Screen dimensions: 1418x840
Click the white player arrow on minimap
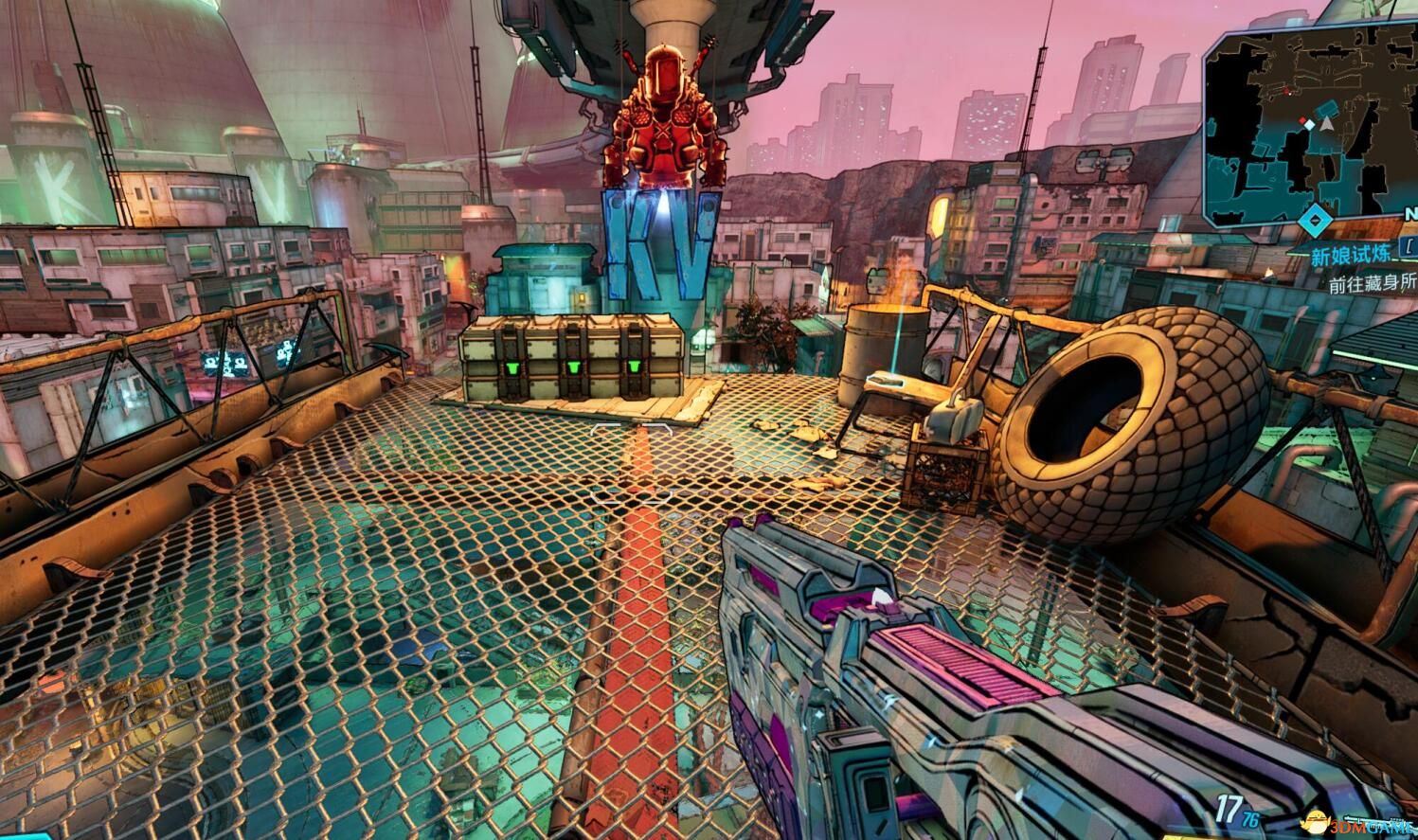click(1327, 122)
